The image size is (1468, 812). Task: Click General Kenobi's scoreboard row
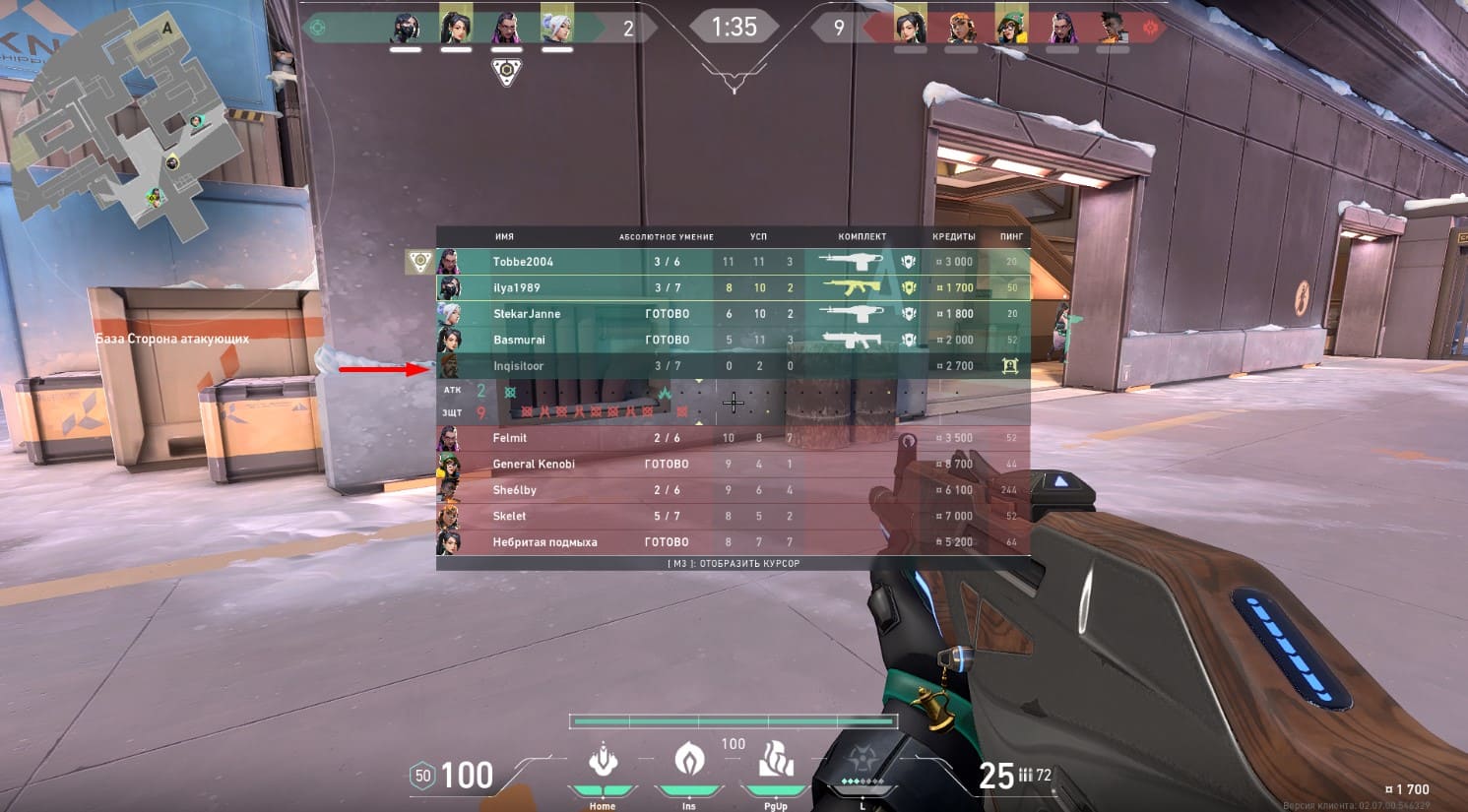(x=733, y=464)
